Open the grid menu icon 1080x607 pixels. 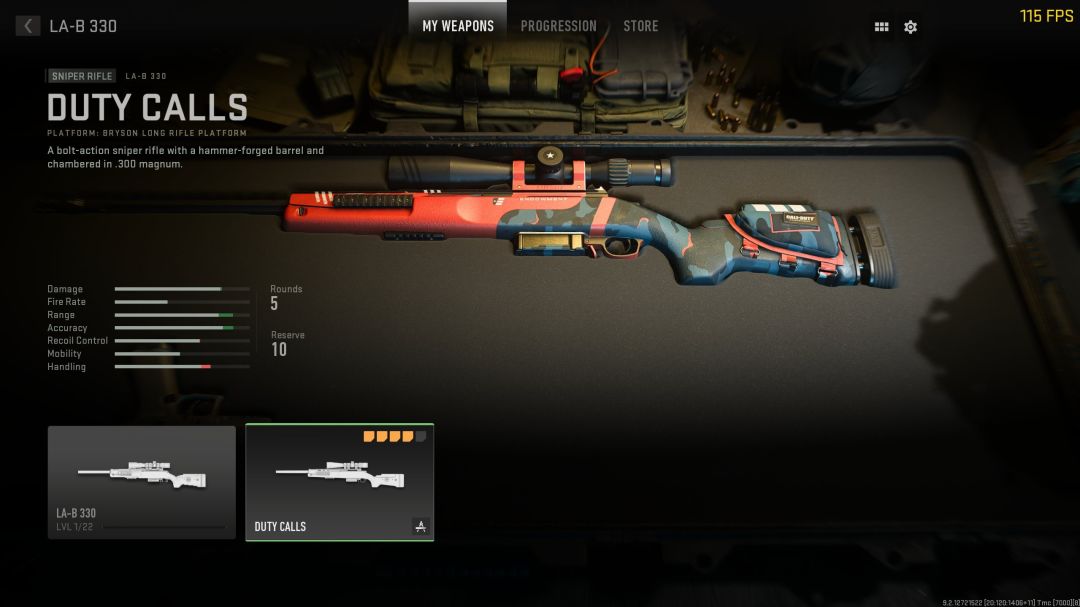pos(881,27)
